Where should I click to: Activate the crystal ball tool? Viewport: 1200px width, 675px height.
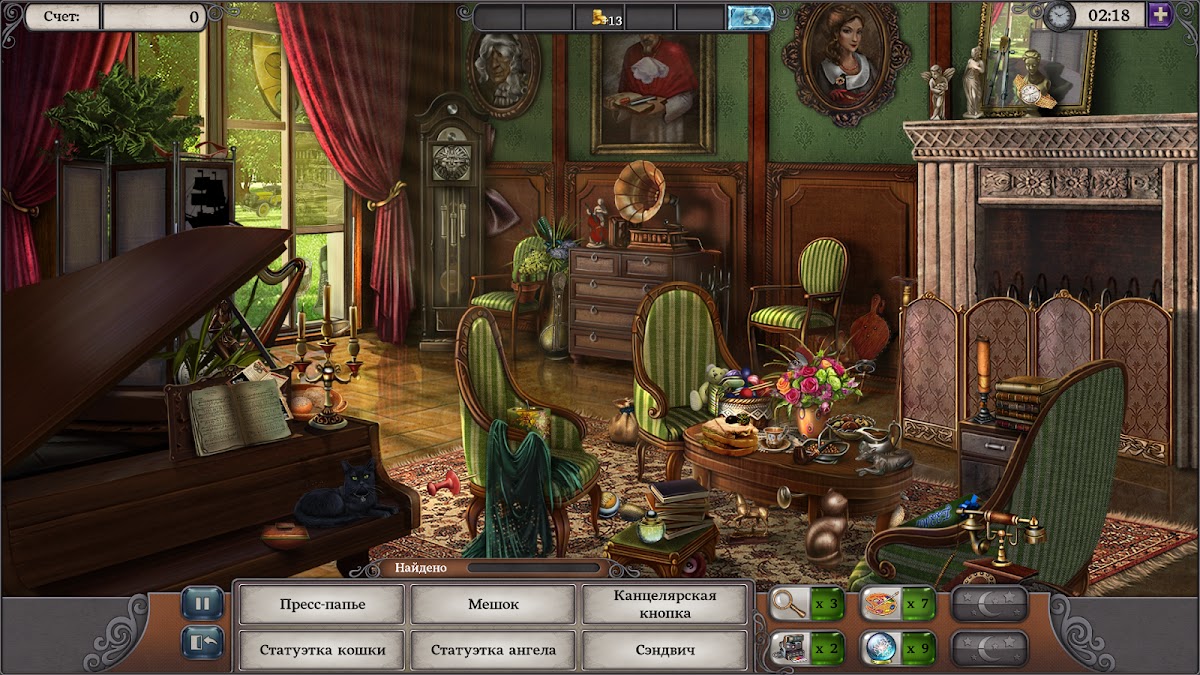(x=880, y=648)
